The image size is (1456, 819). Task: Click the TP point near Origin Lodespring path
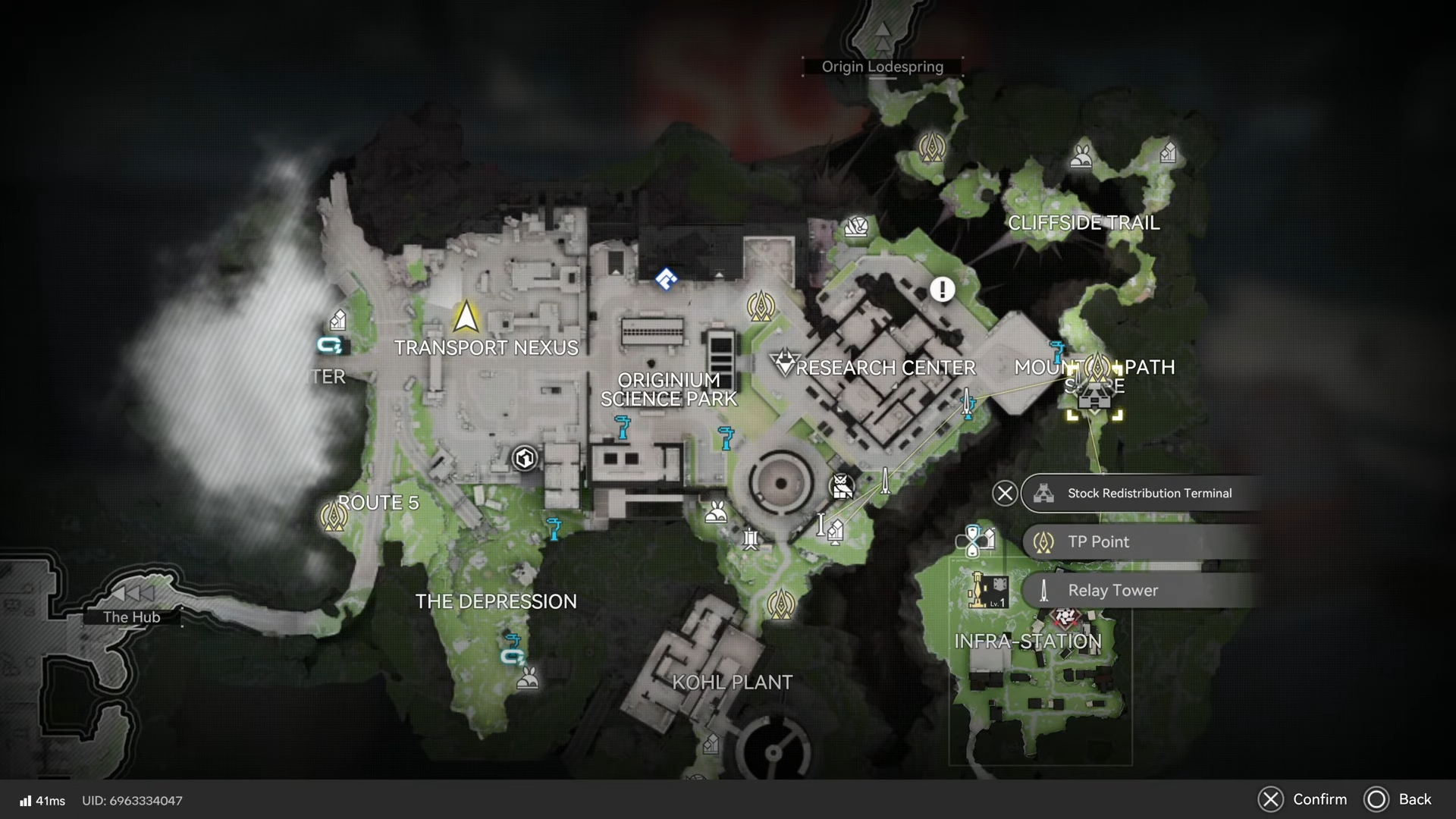click(931, 146)
